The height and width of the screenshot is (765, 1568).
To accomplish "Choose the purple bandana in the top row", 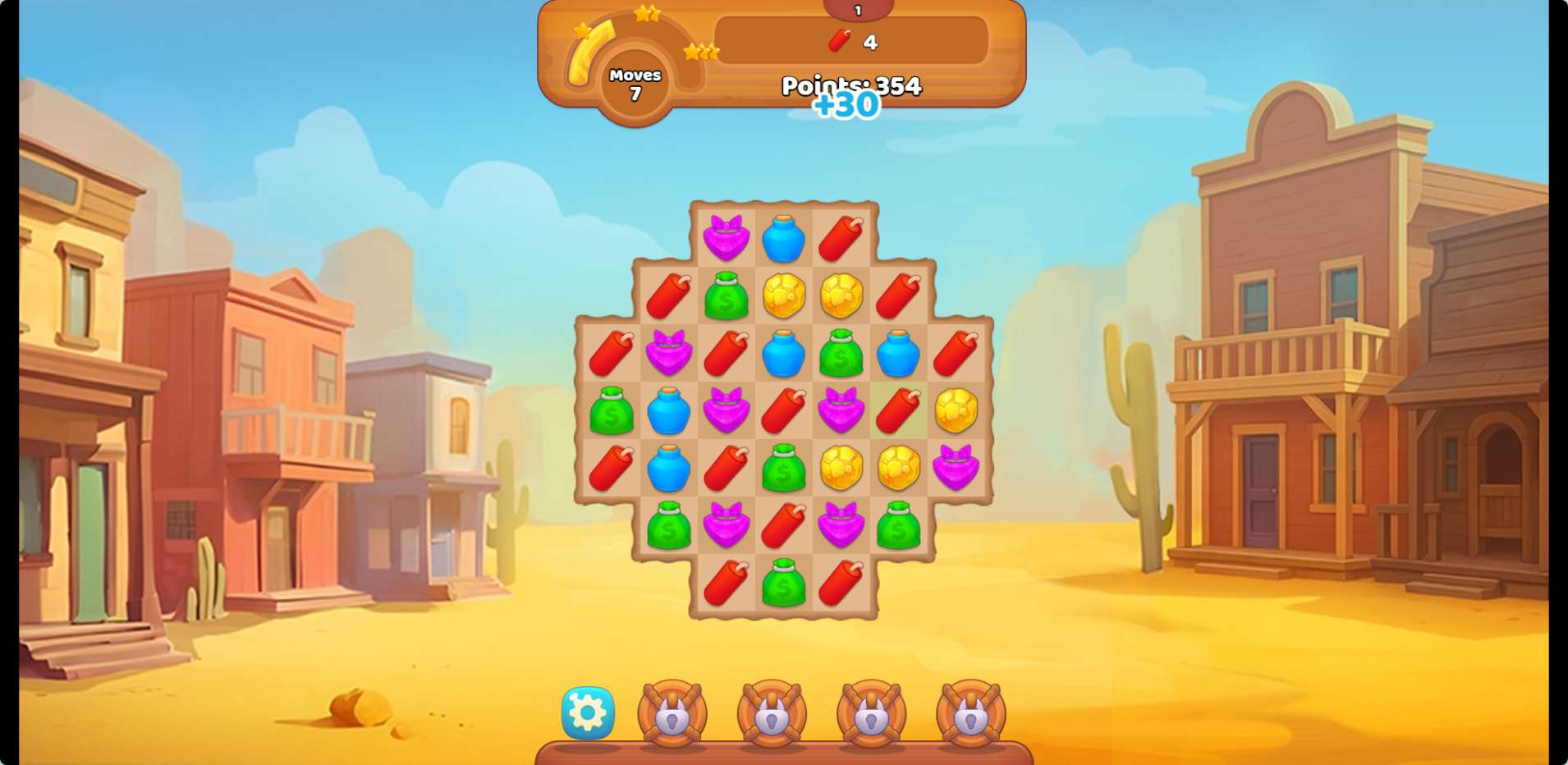I will pos(726,238).
